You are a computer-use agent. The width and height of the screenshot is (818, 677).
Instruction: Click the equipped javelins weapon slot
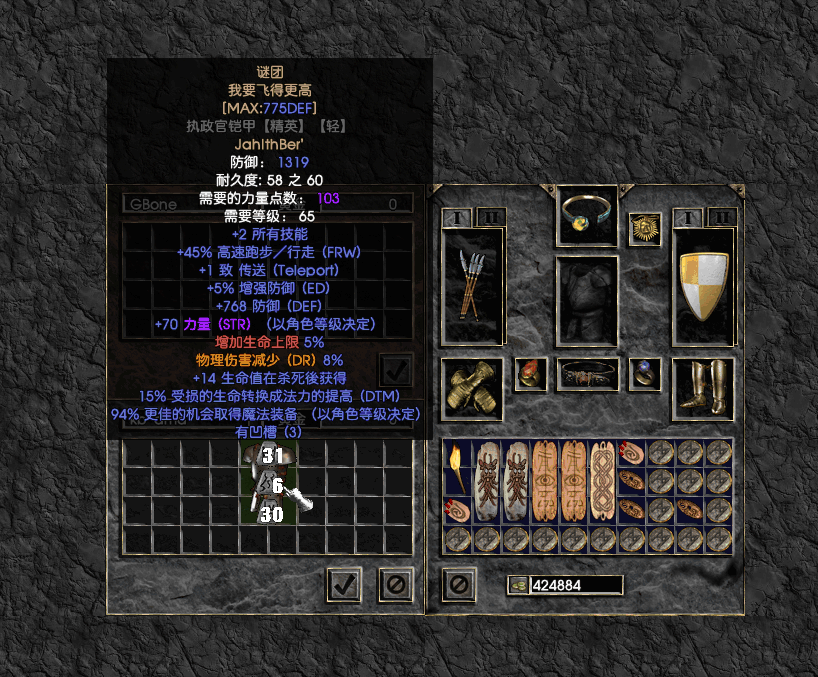pyautogui.click(x=472, y=287)
